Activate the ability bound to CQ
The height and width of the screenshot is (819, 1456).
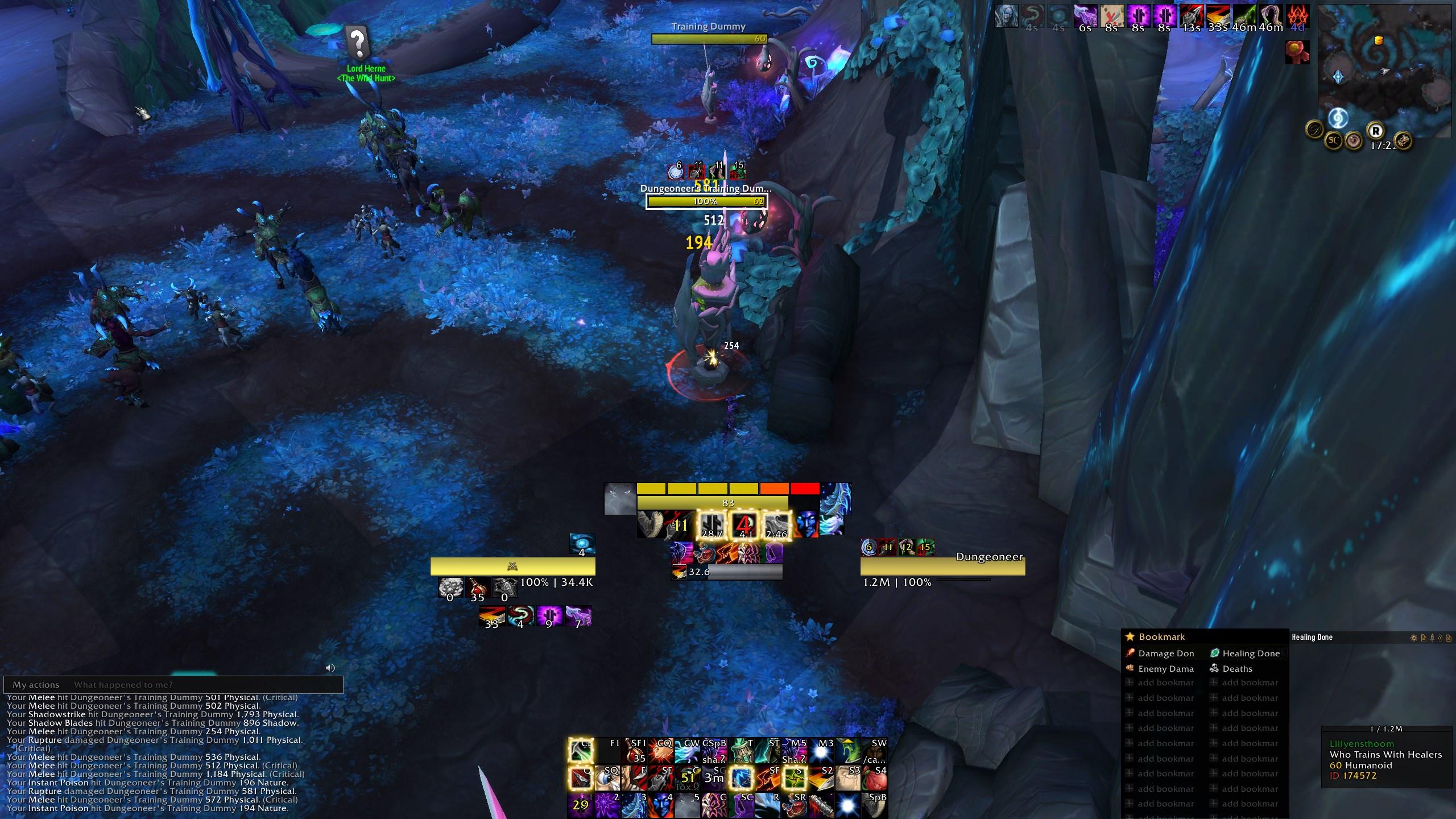tap(661, 751)
